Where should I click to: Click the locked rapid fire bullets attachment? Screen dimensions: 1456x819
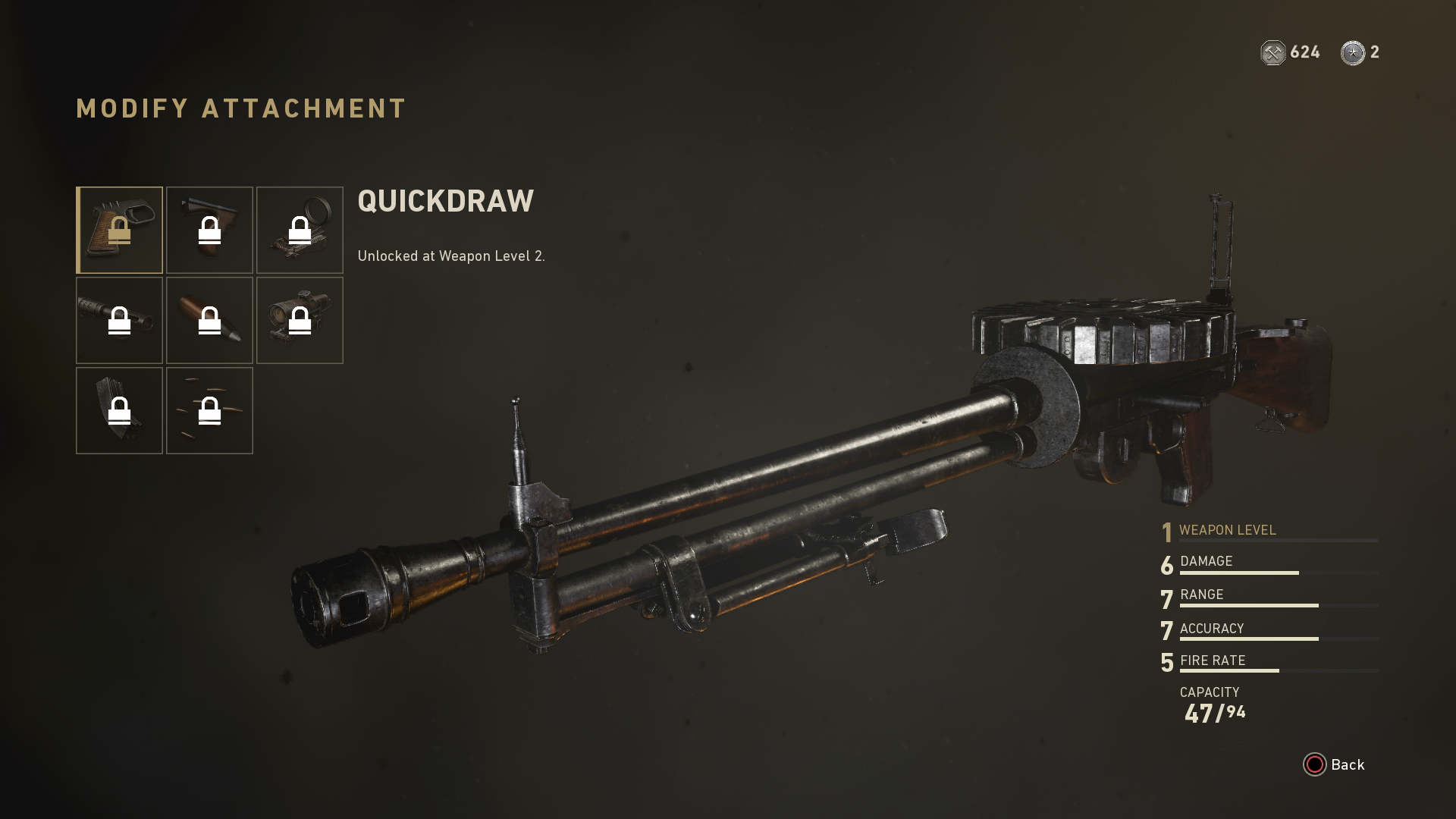pos(209,410)
